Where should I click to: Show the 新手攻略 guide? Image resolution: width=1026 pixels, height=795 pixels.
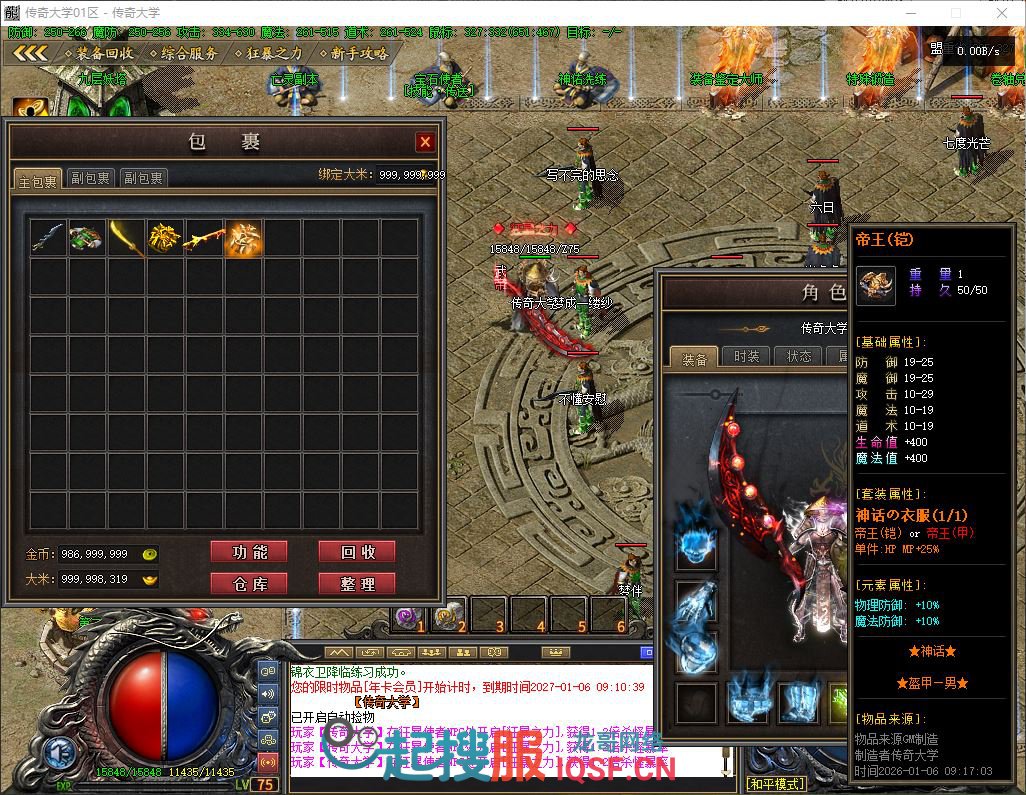[353, 53]
